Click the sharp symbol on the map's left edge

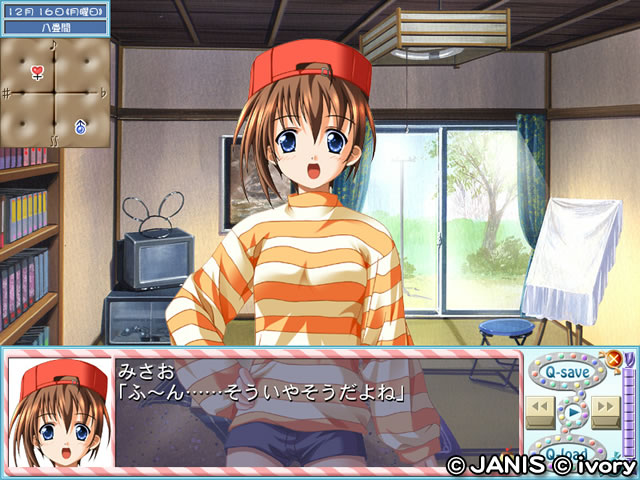tap(6, 93)
